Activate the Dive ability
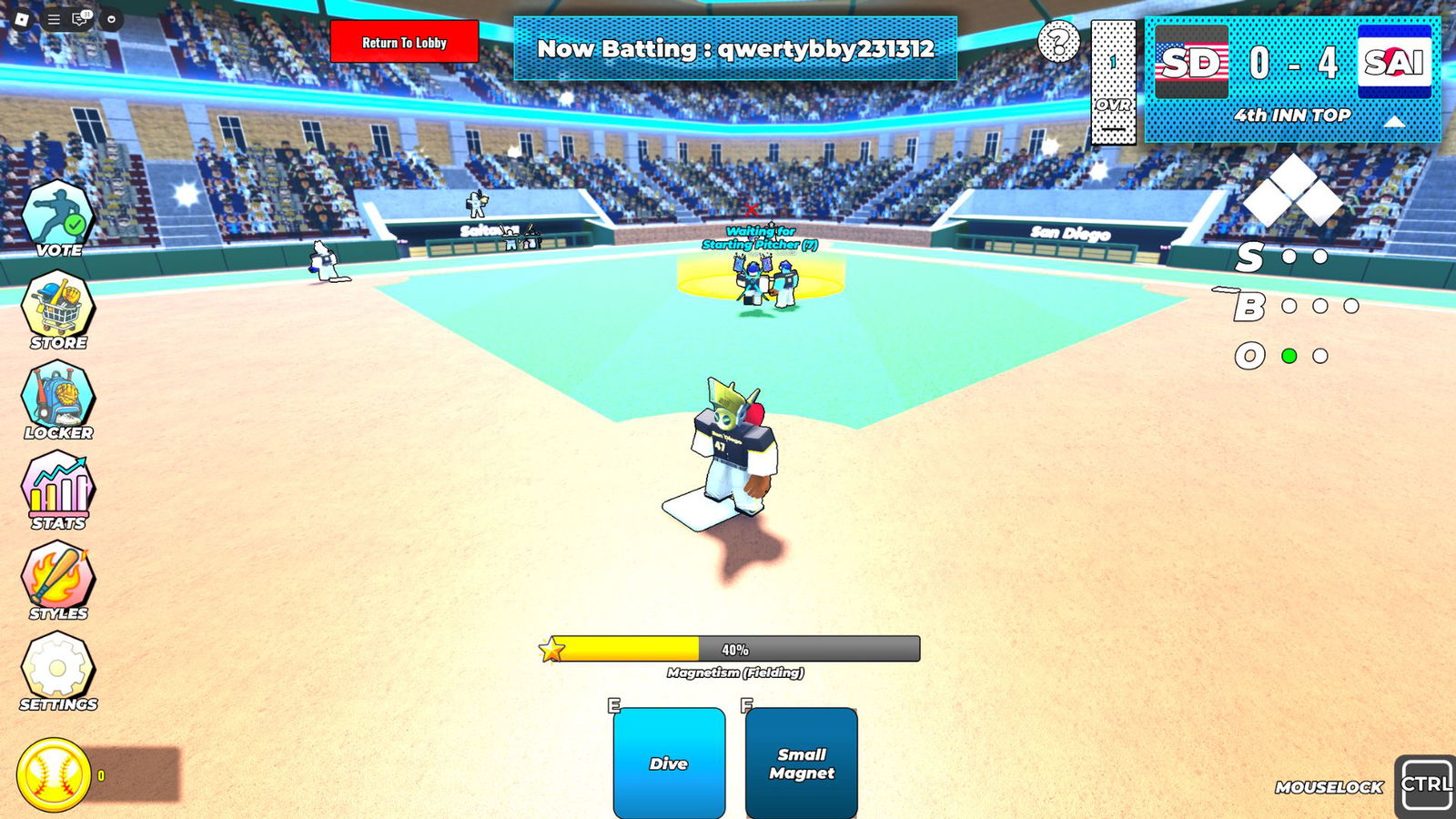Viewport: 1456px width, 819px height. point(668,764)
